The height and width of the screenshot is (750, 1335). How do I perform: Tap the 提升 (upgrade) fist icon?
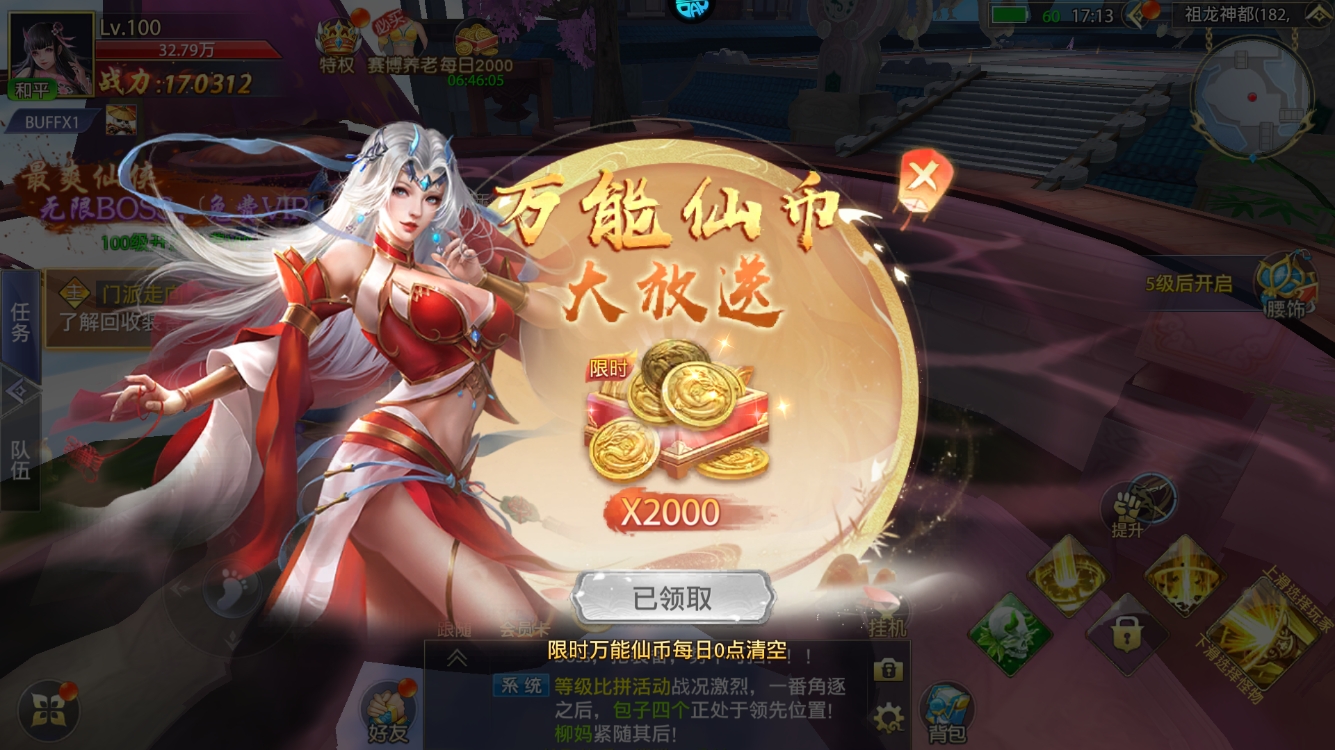(1135, 505)
